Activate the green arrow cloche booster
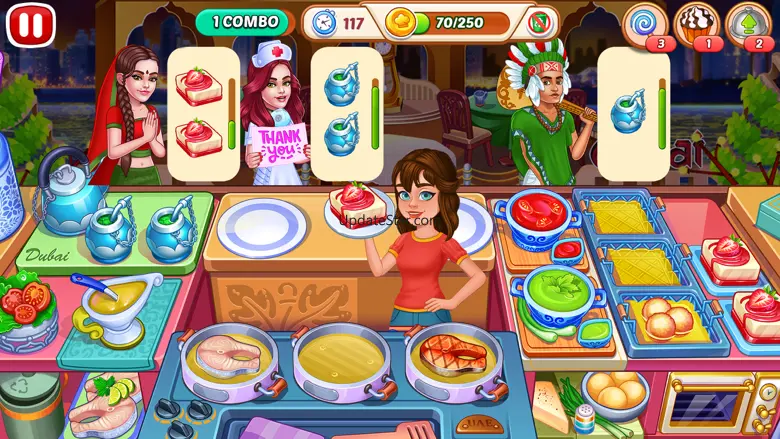 [x=749, y=23]
